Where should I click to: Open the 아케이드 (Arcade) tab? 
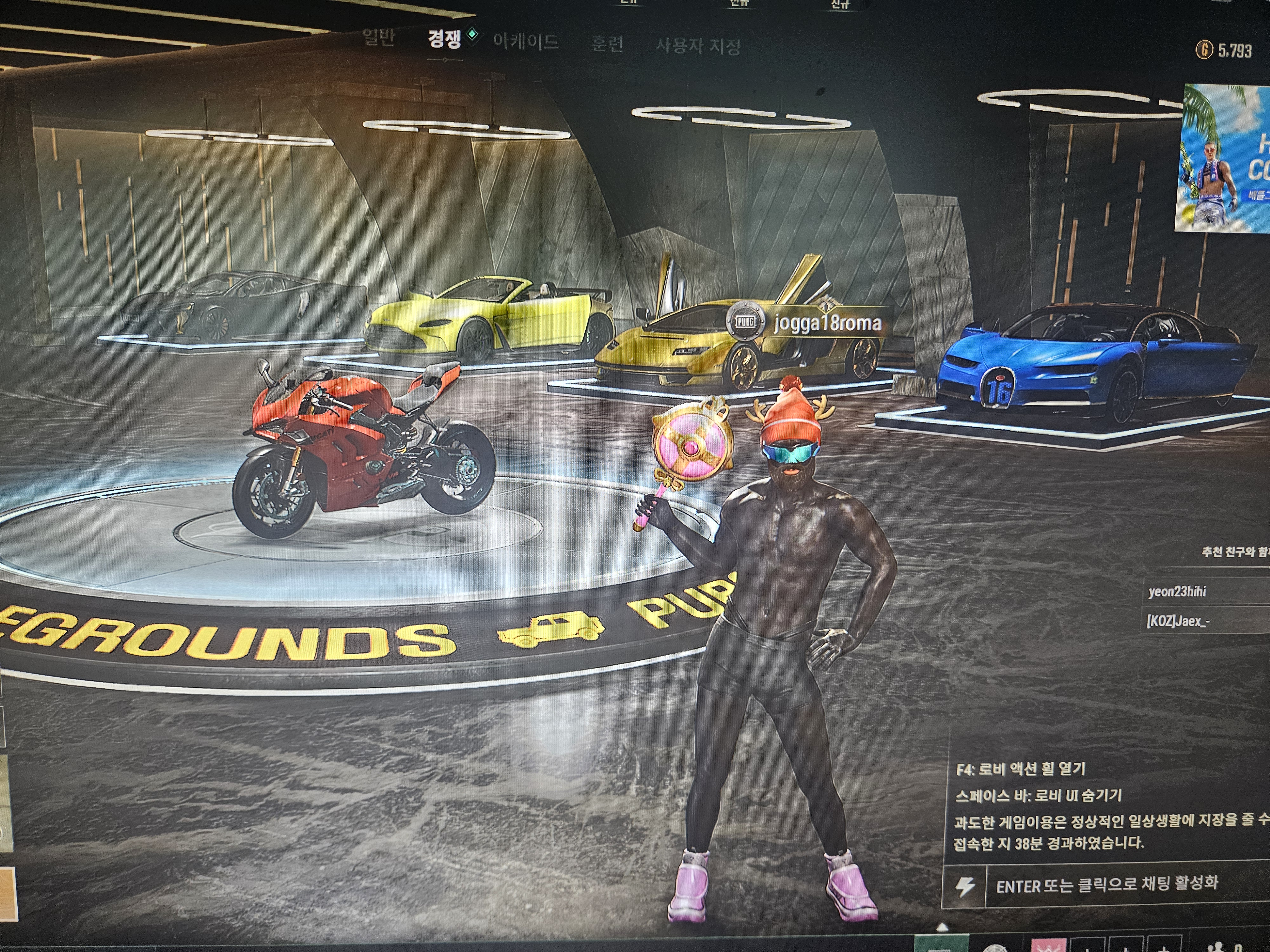click(525, 42)
